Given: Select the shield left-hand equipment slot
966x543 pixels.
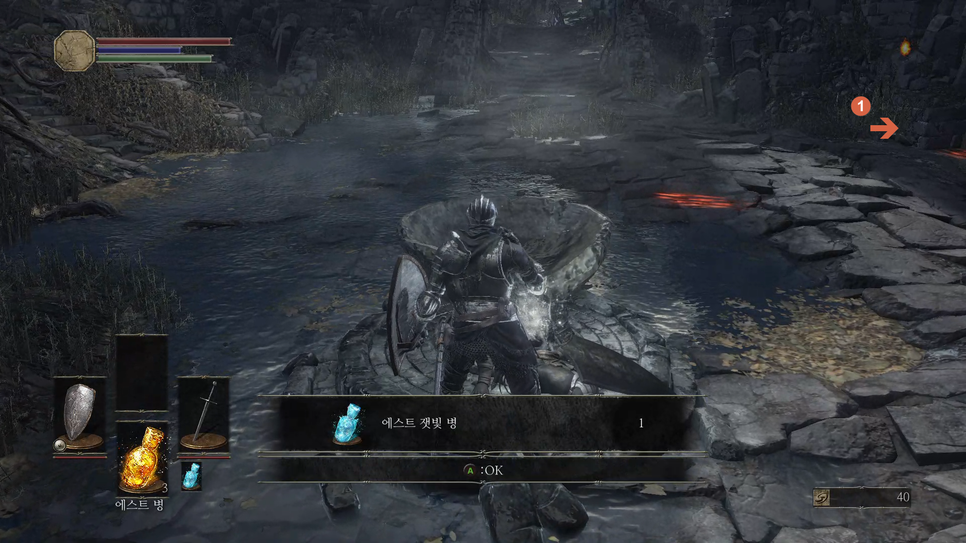Looking at the screenshot, I should tap(80, 415).
